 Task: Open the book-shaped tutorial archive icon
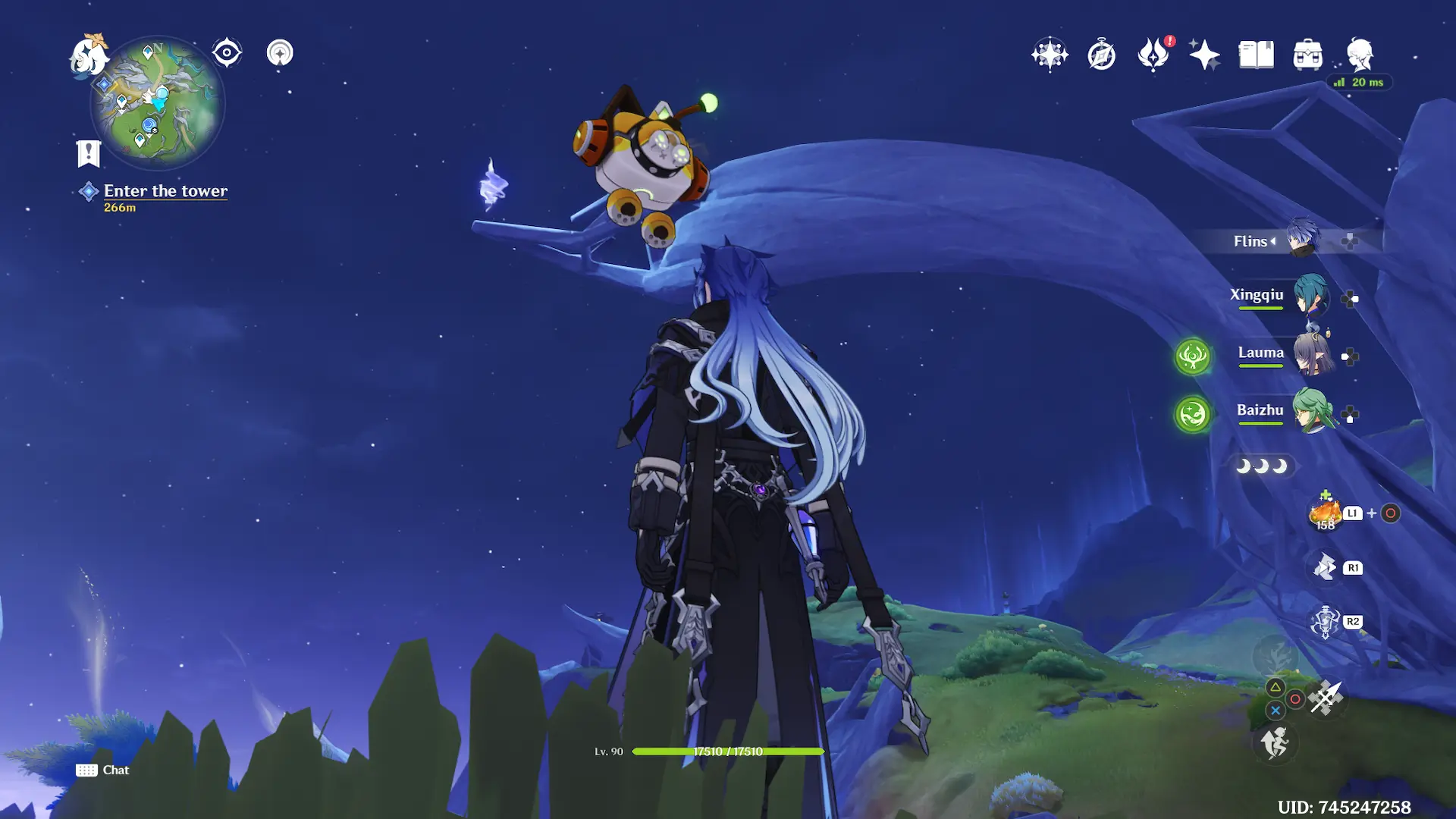(x=1256, y=55)
